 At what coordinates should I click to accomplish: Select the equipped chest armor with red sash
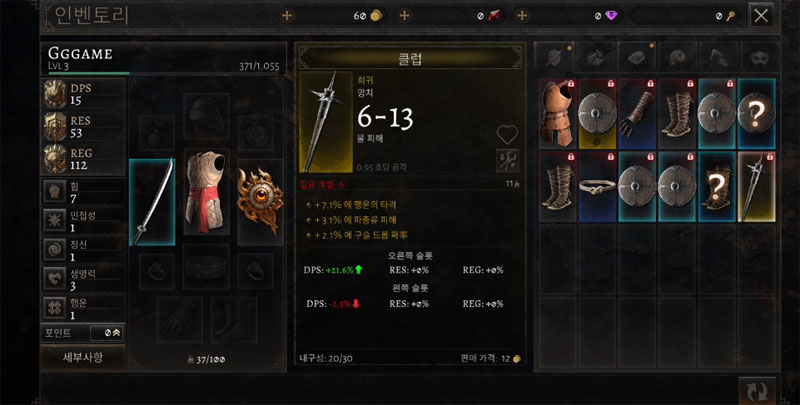point(206,192)
